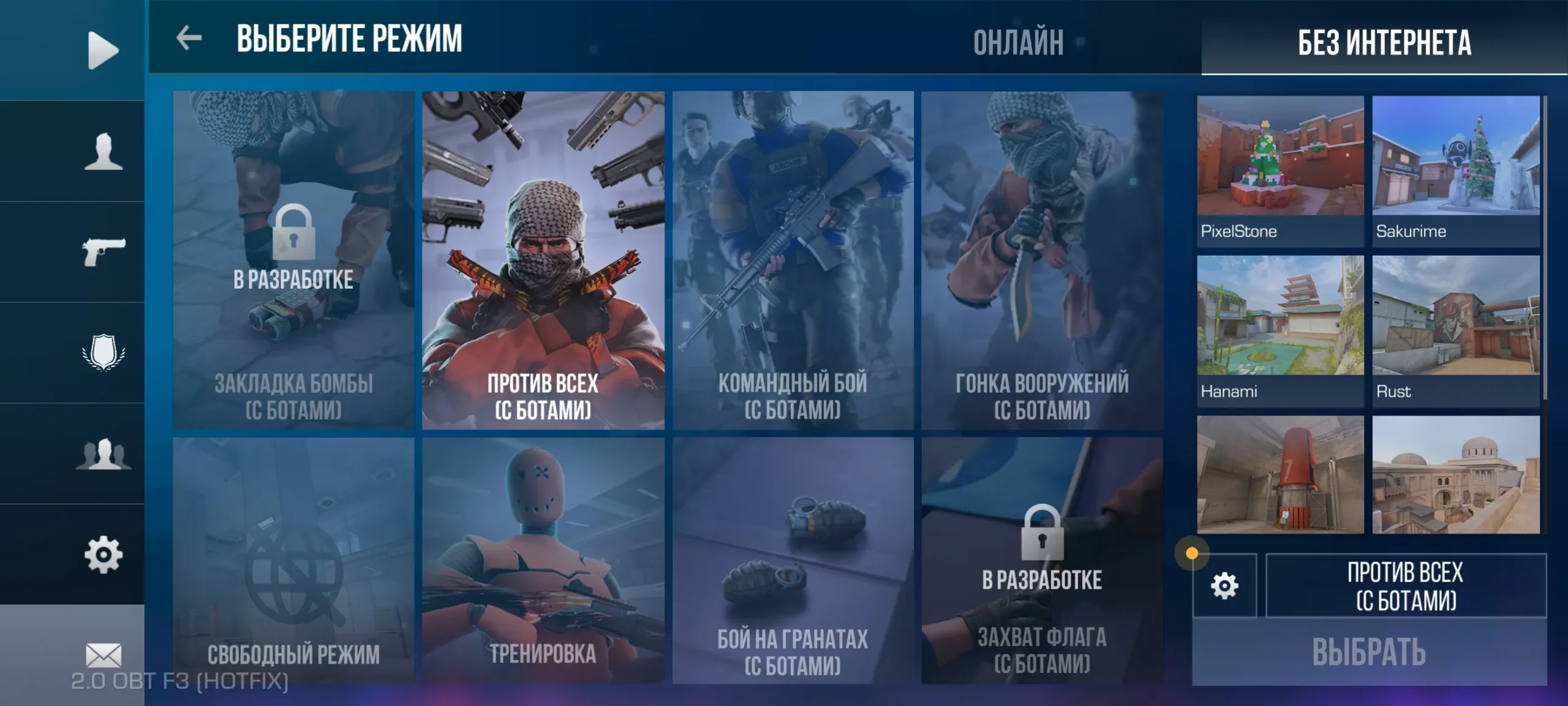Open match settings gear beside mode name
Viewport: 1568px width, 706px height.
(1224, 586)
